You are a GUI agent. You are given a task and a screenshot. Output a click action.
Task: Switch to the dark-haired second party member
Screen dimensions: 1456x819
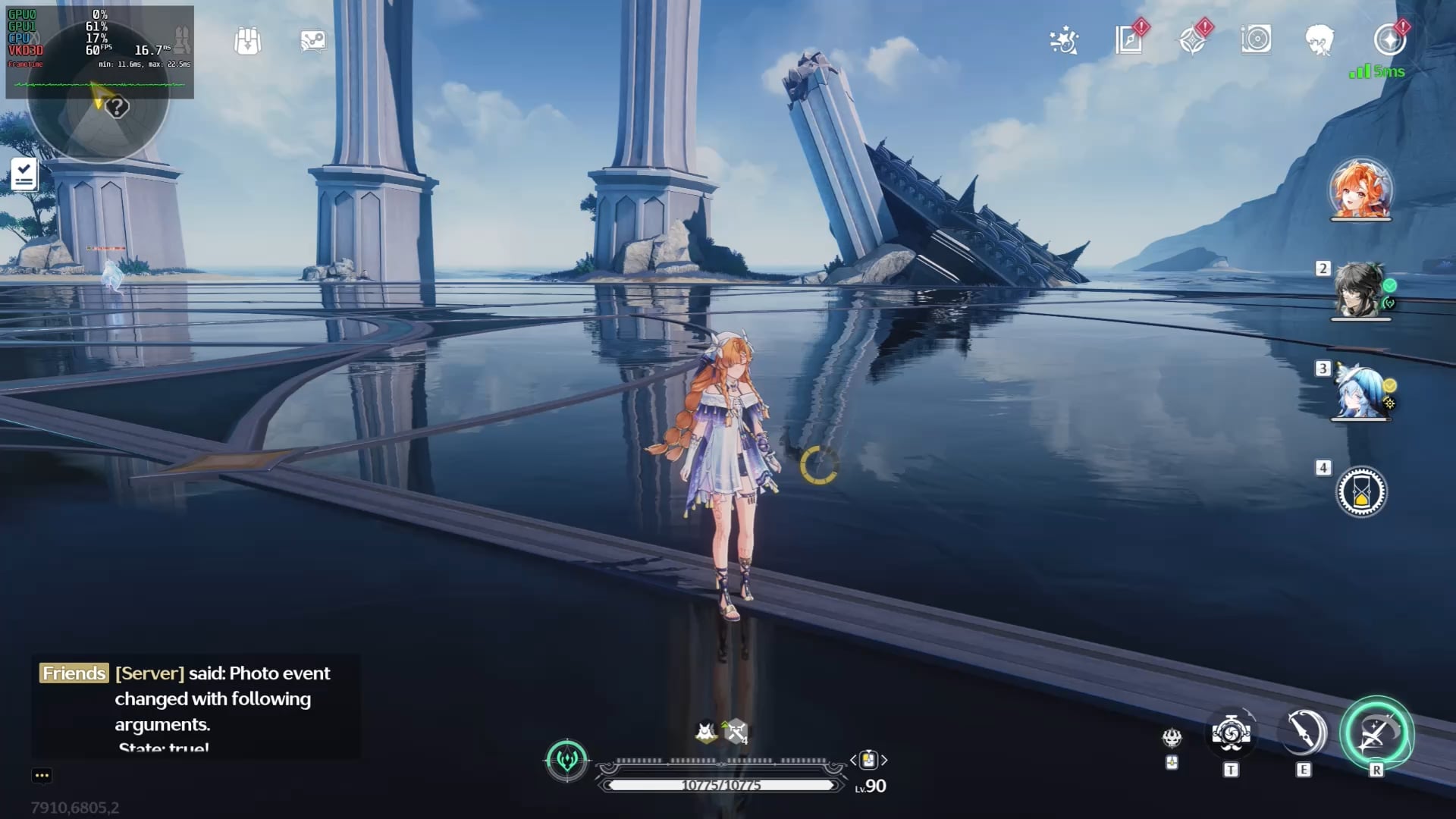[x=1360, y=290]
